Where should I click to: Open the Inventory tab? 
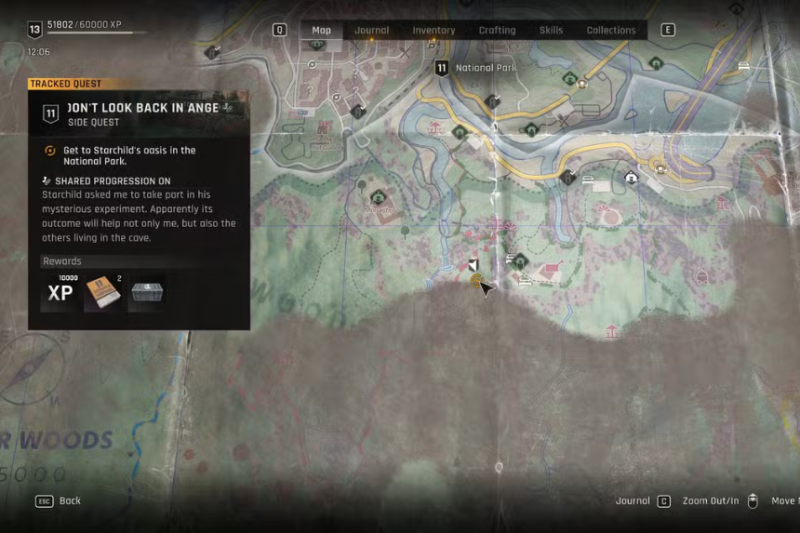click(434, 30)
